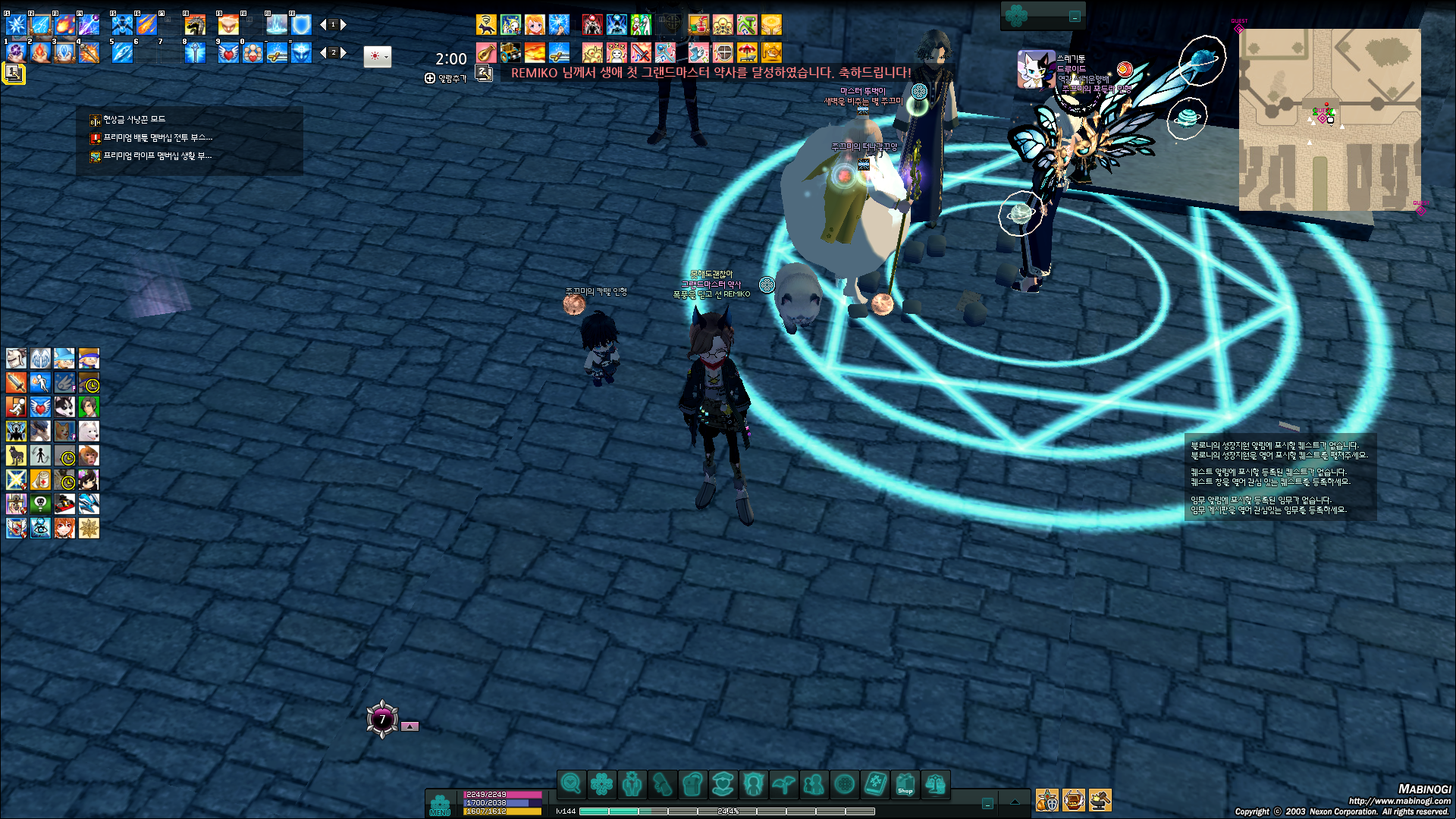Use the meteor skill on F6
1456x819 pixels.
pyautogui.click(x=146, y=25)
